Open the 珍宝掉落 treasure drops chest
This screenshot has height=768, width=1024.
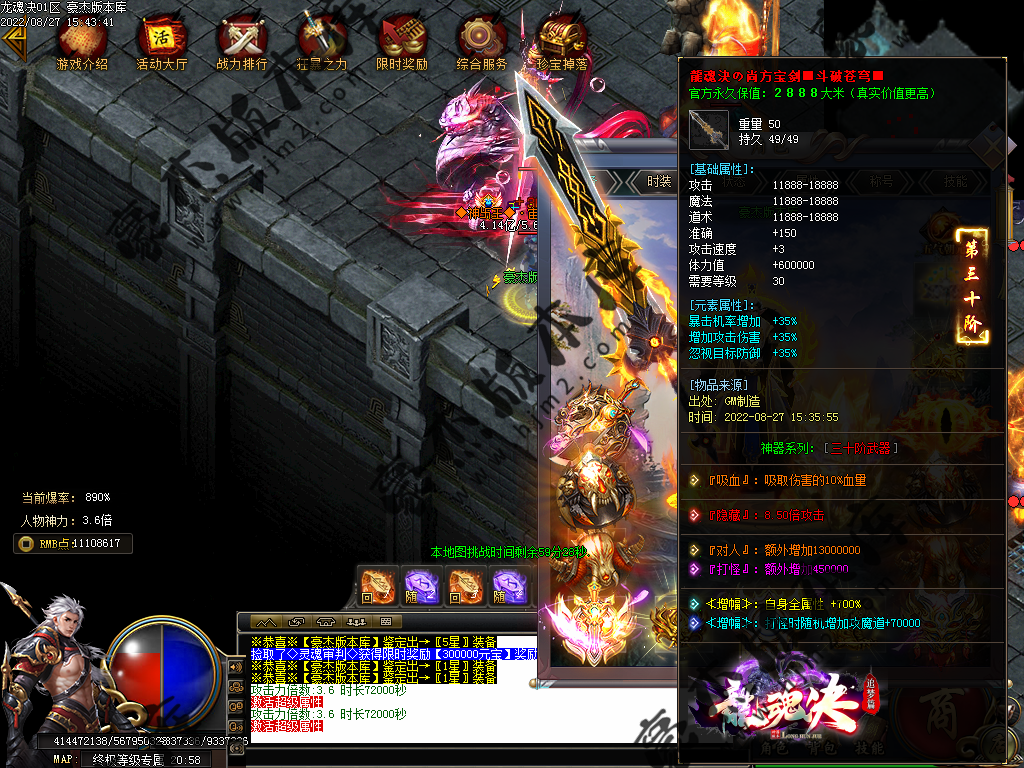coord(562,42)
